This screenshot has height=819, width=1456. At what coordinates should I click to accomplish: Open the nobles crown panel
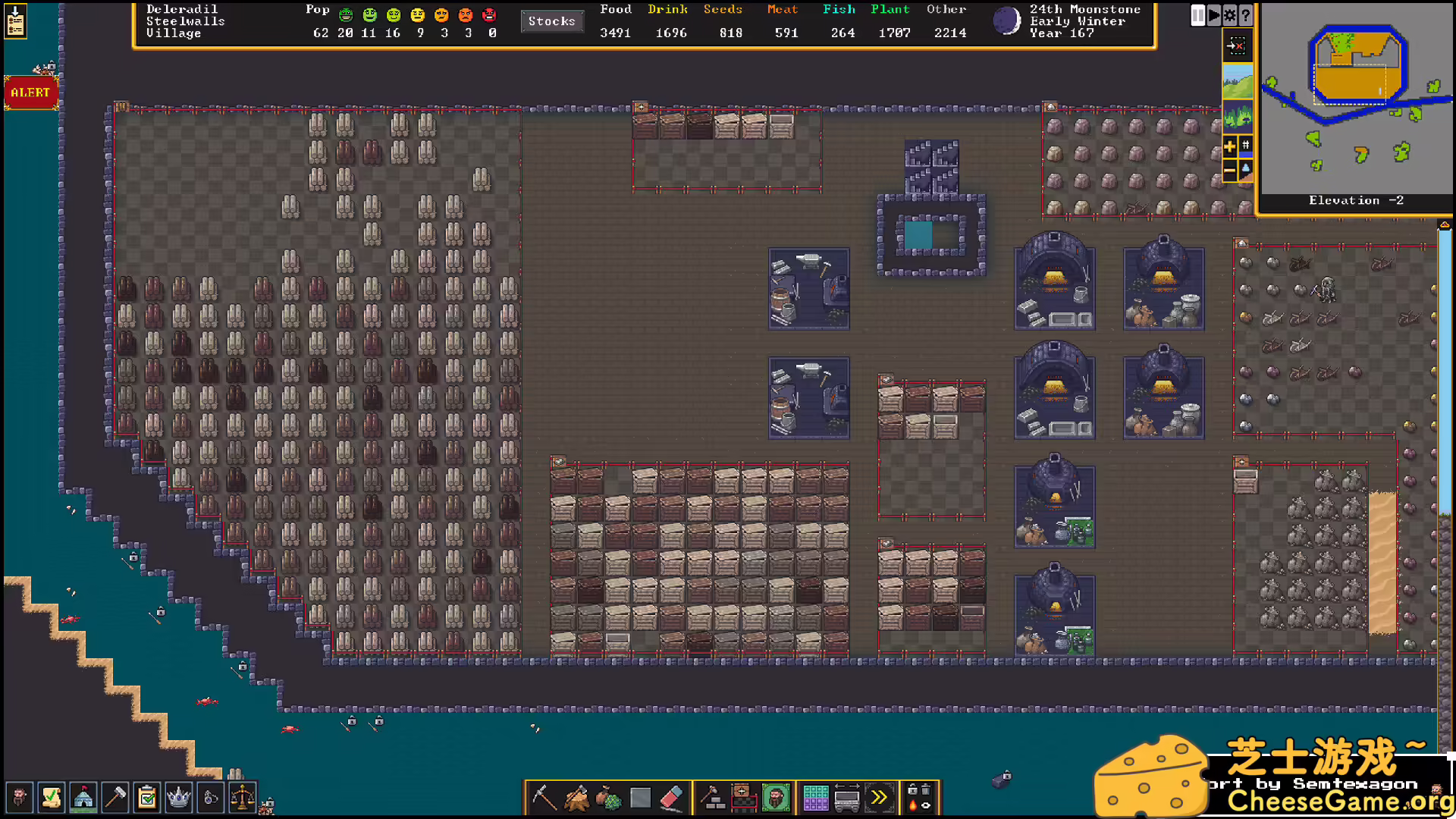[x=178, y=797]
